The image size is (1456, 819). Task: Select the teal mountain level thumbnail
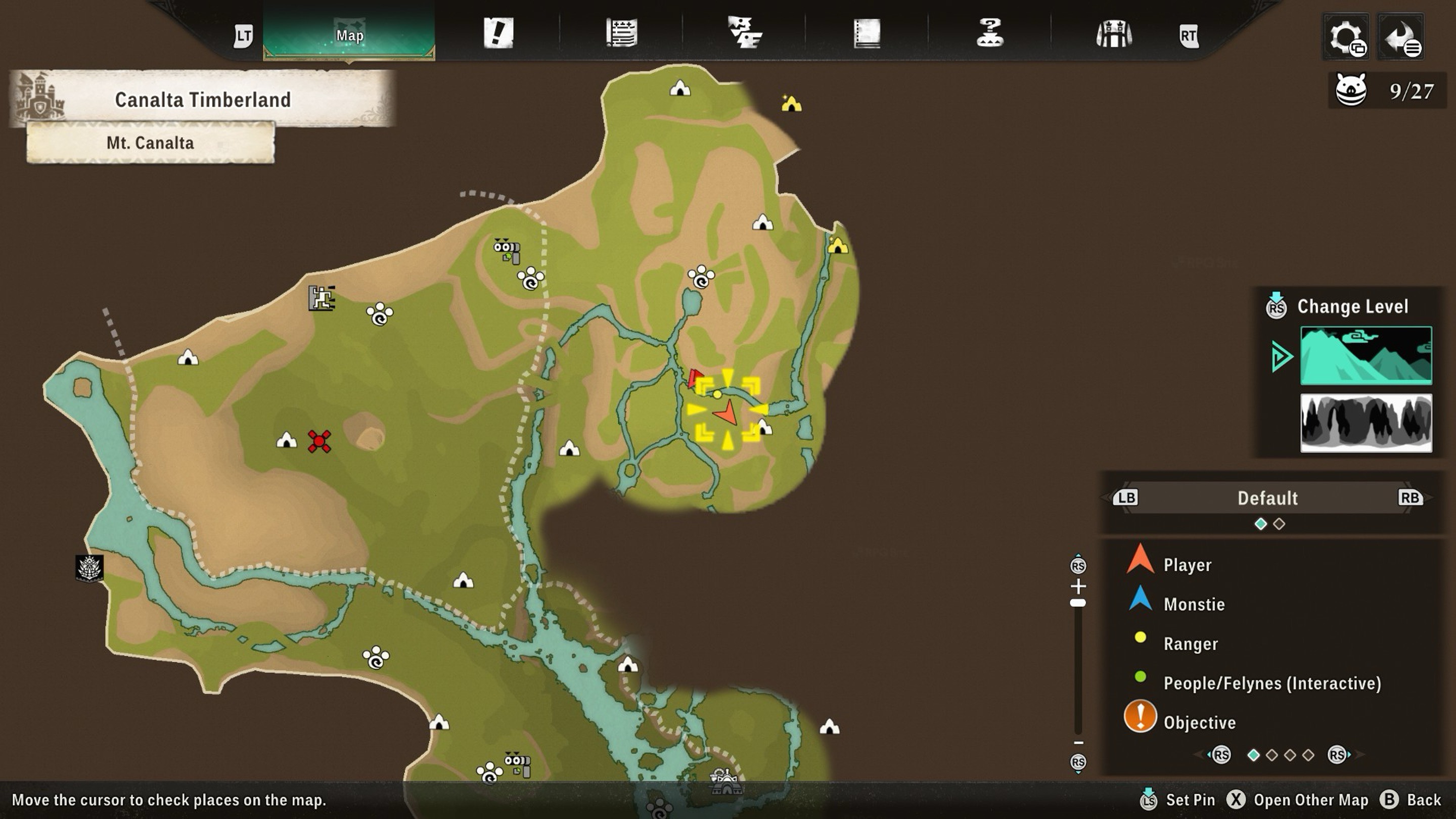(x=1366, y=355)
